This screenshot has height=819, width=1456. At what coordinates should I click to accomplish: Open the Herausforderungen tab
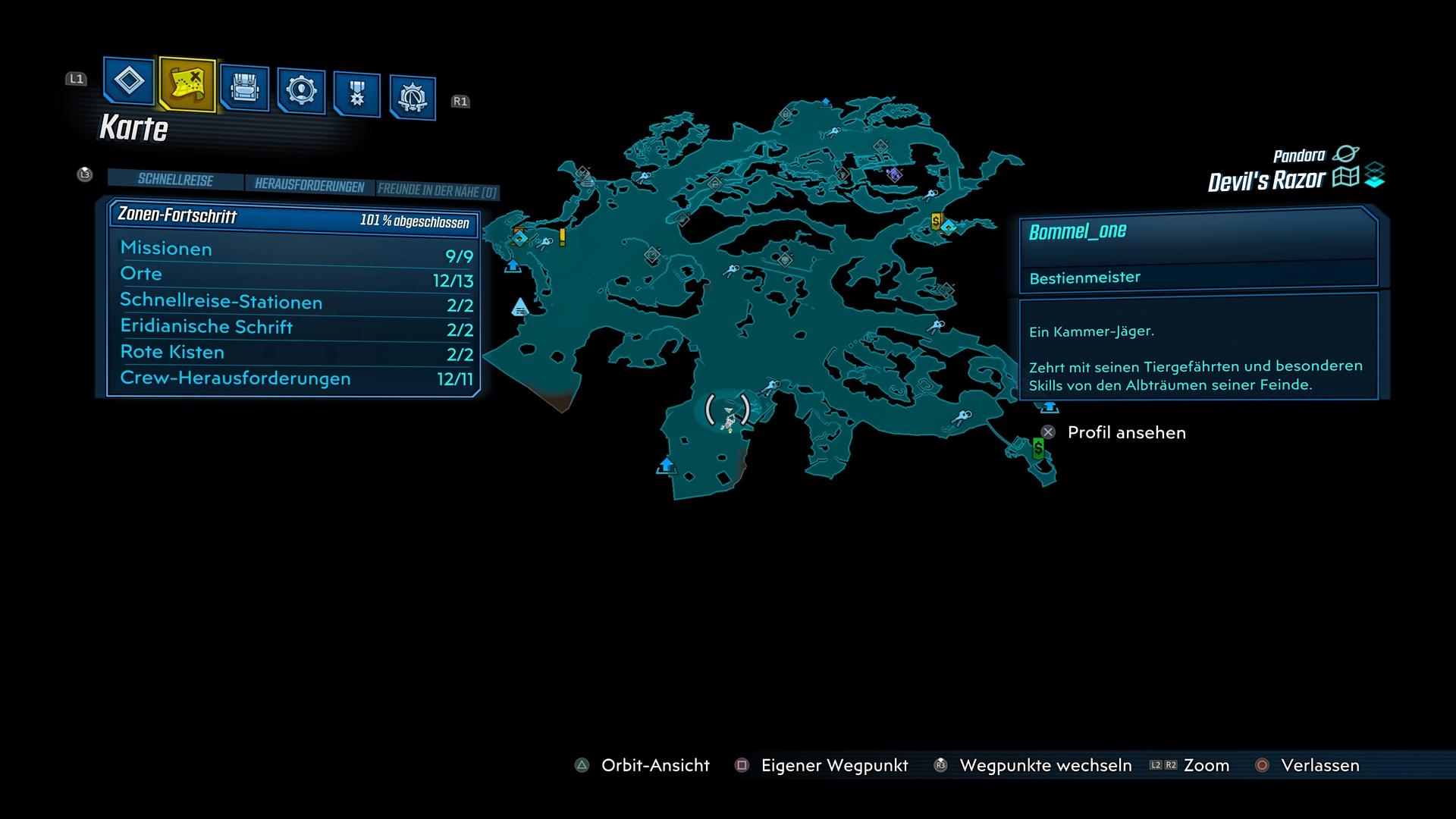click(x=309, y=186)
